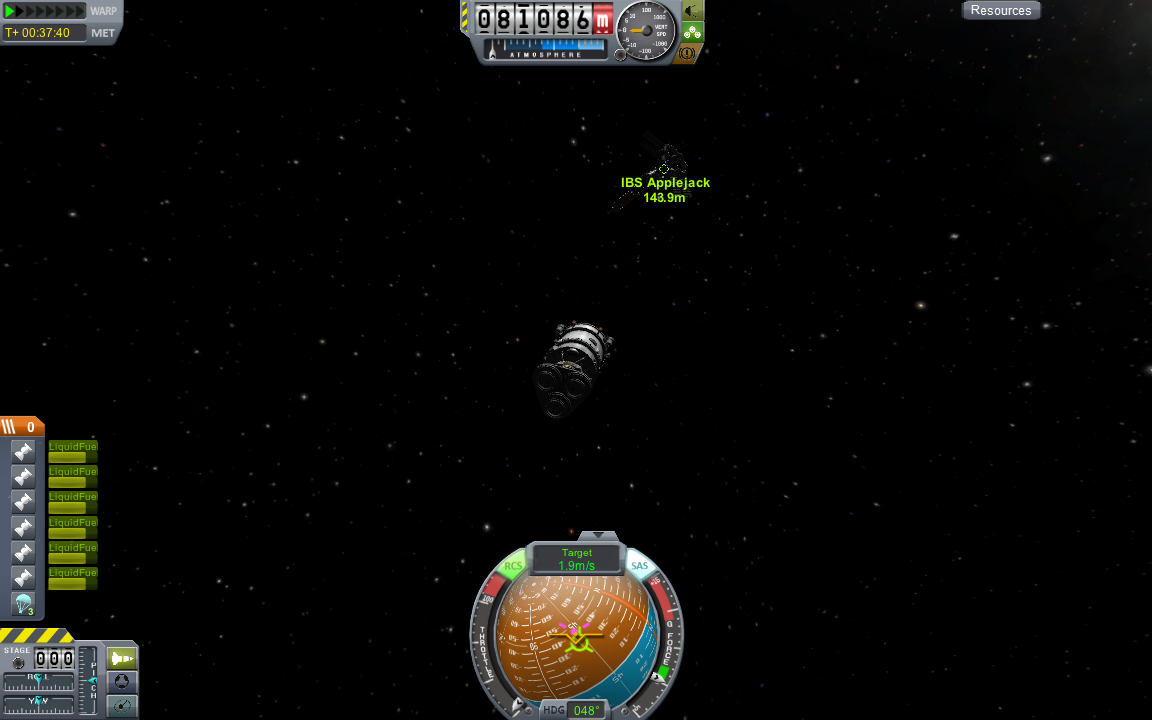Click the orange stage 0 header
The image size is (1152, 720).
coord(22,427)
